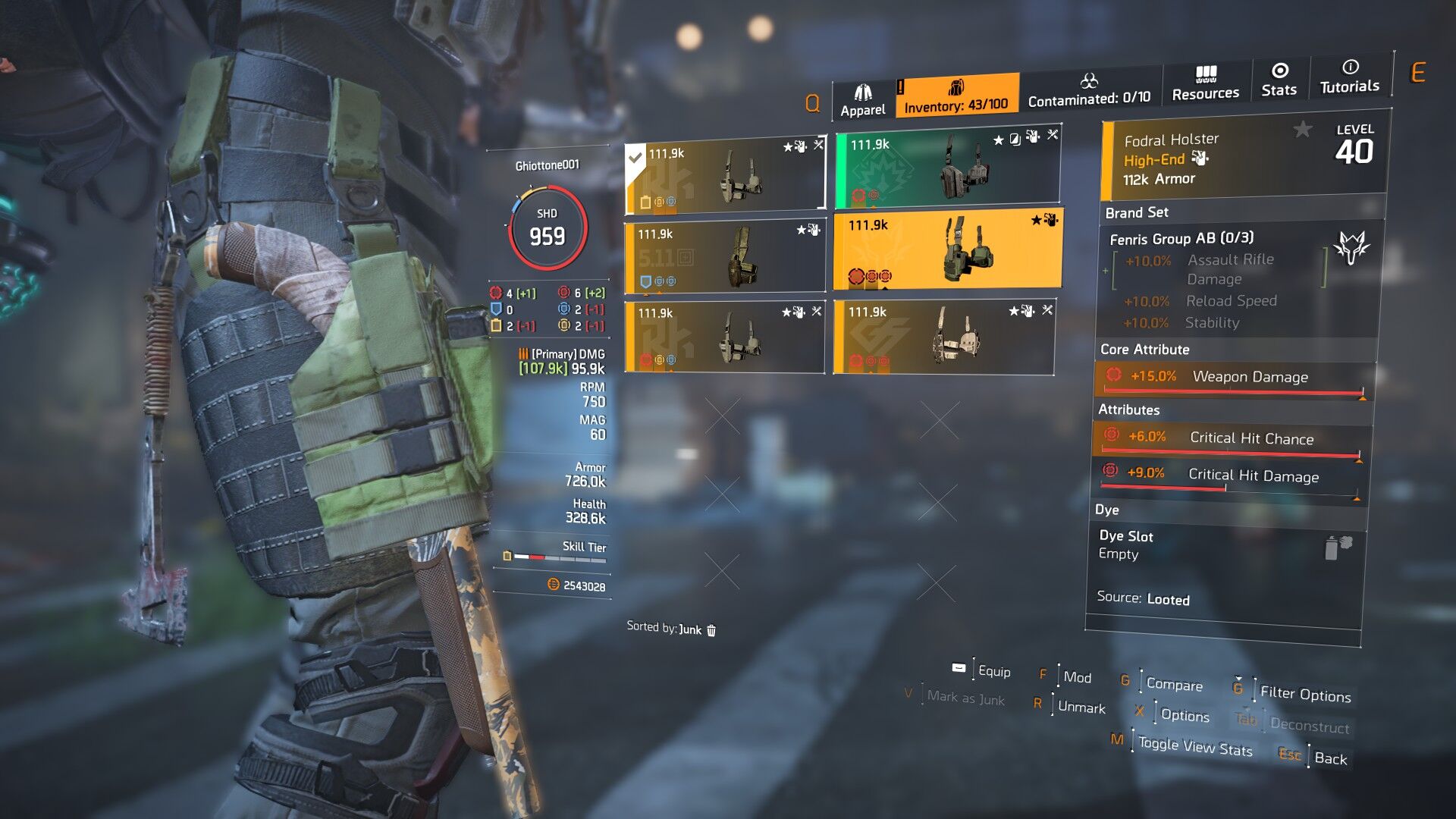This screenshot has height=819, width=1456.
Task: Switch to the Apparel tab
Action: click(862, 100)
